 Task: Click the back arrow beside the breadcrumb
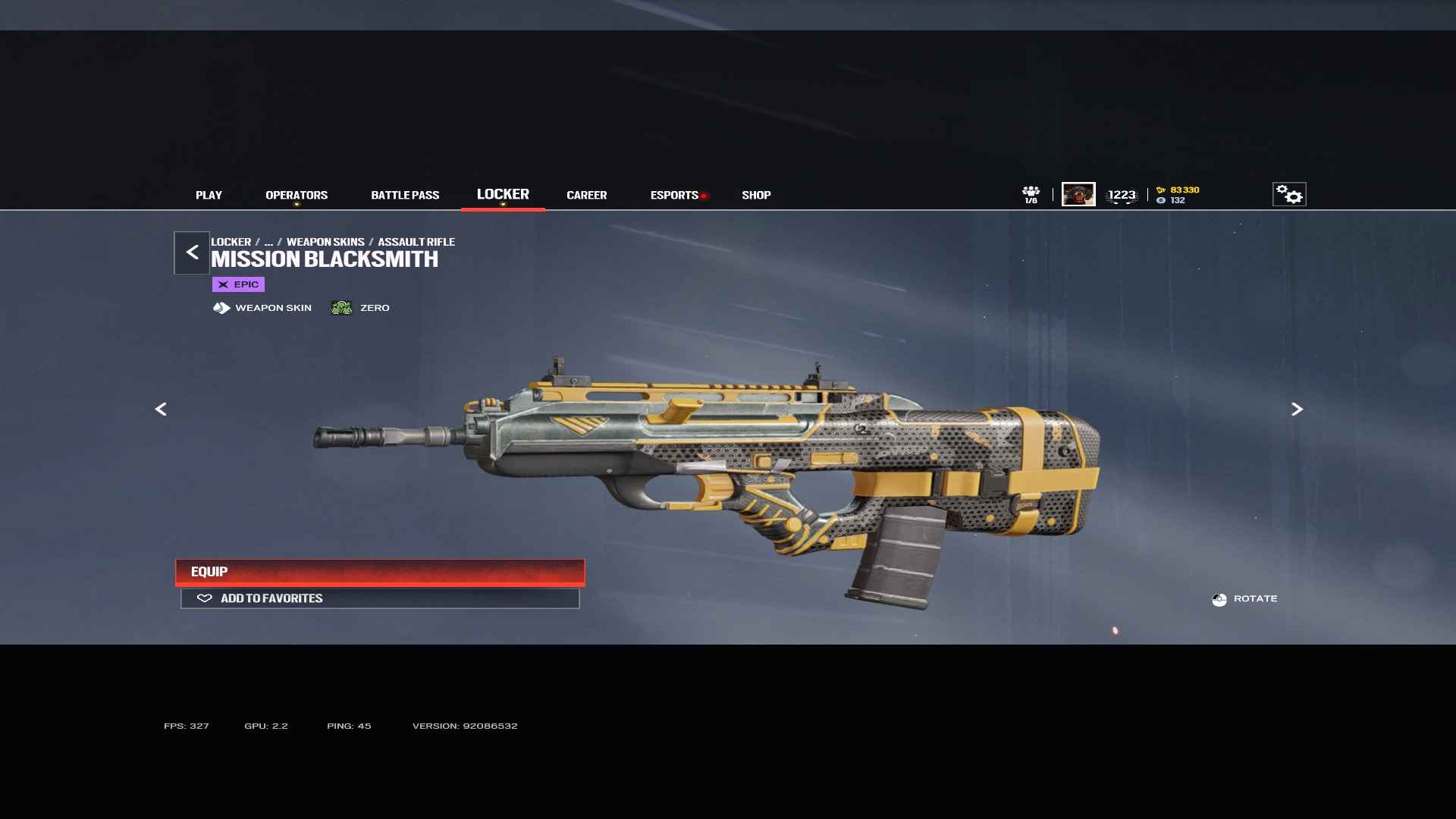[192, 253]
